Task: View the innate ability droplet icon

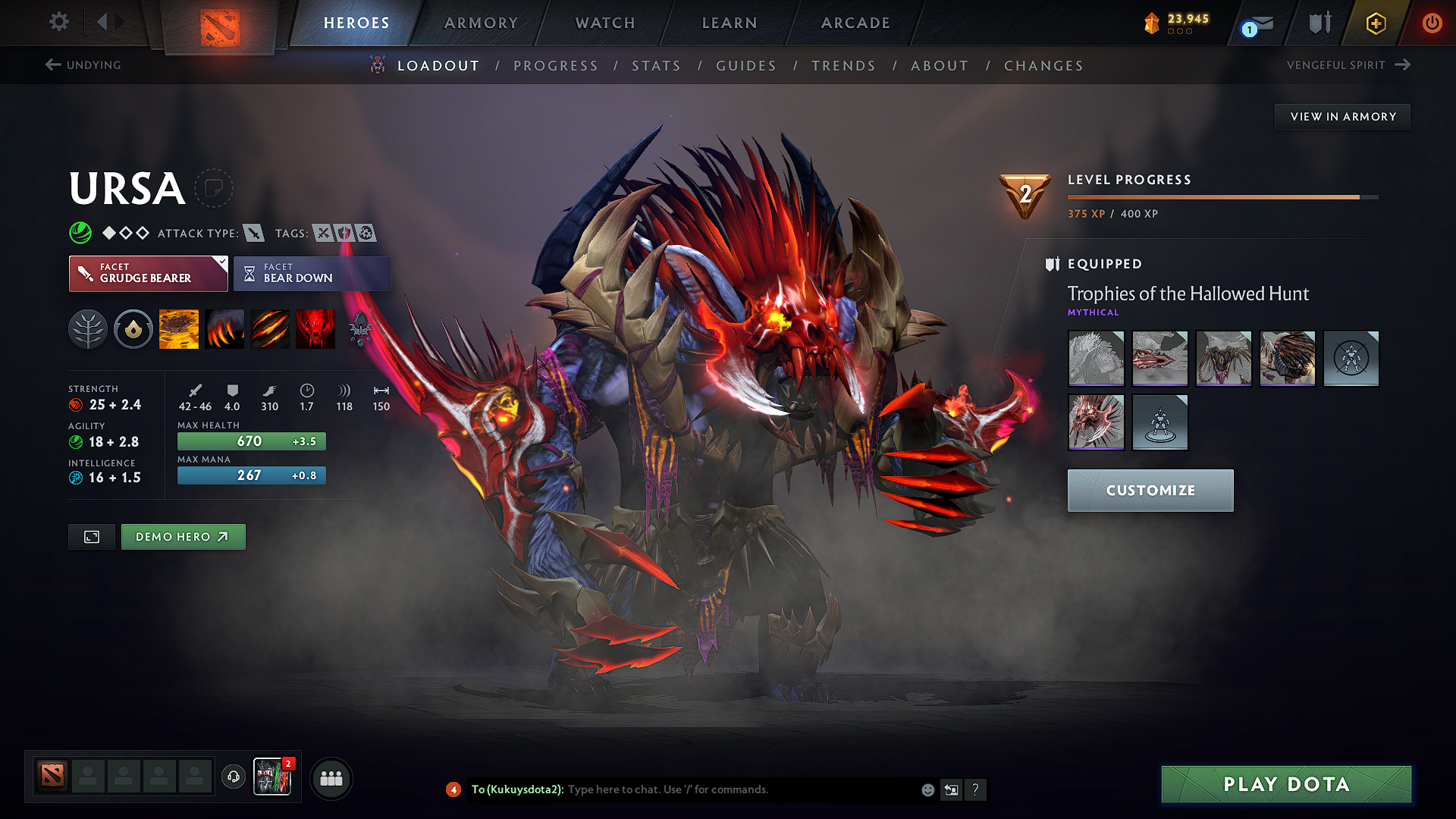Action: tap(133, 328)
